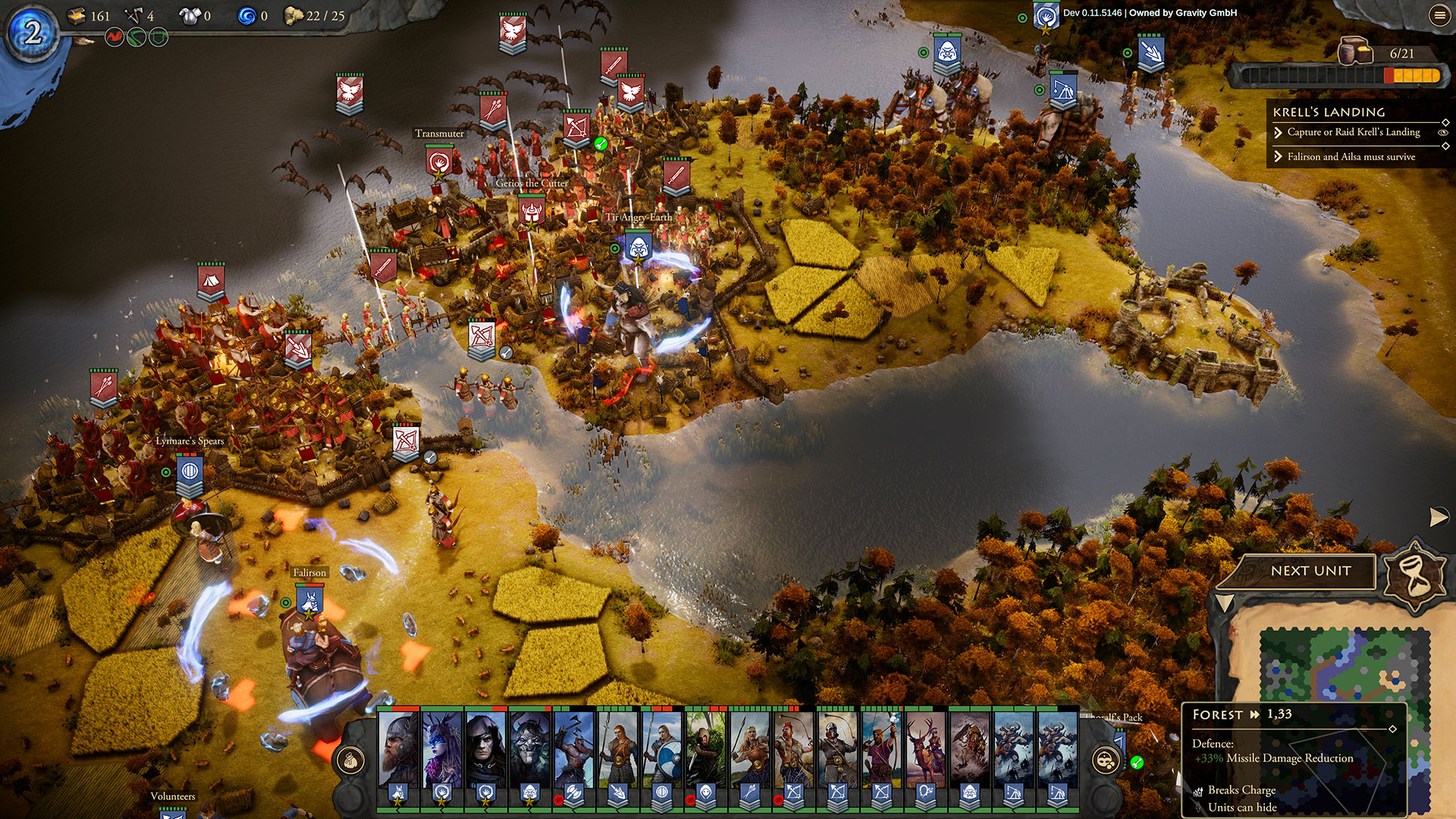Click the turn 2 round counter orb

click(32, 32)
